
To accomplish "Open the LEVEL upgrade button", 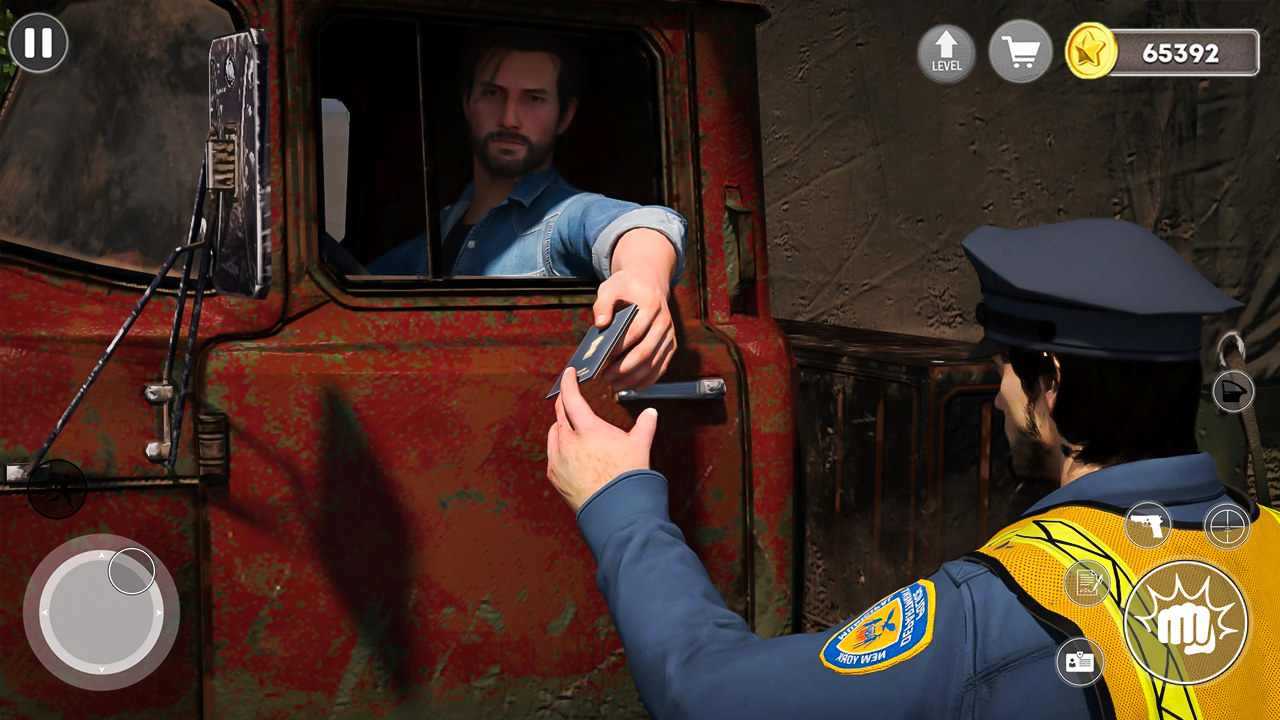I will tap(946, 53).
